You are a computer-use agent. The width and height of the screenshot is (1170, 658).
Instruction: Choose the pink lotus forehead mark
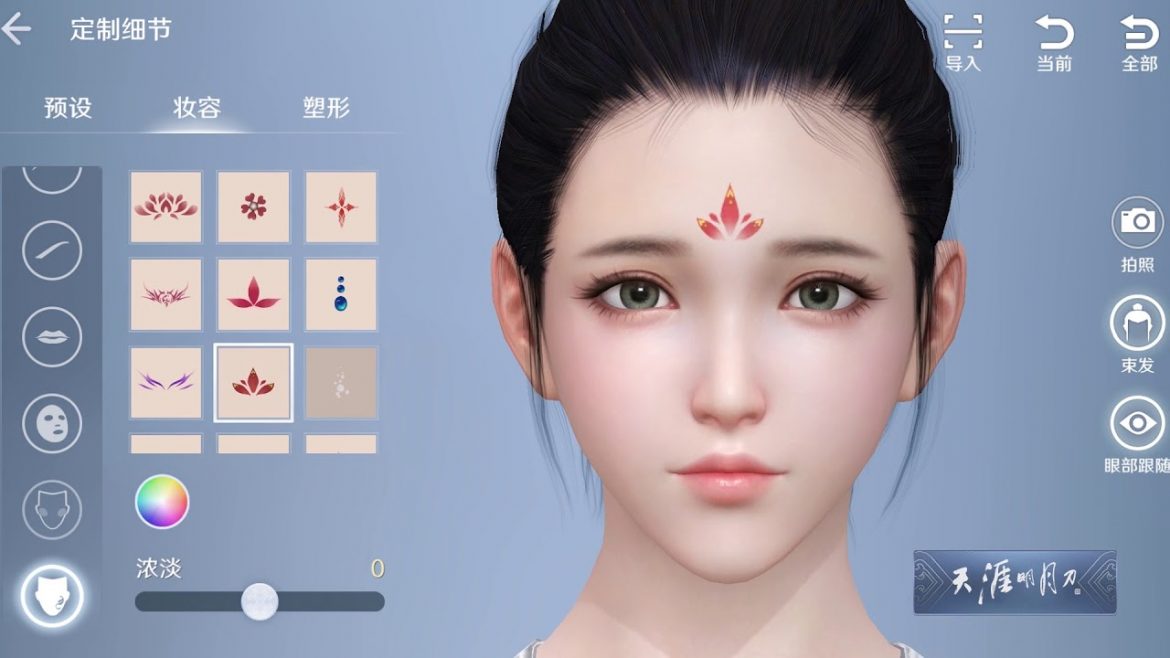point(166,207)
